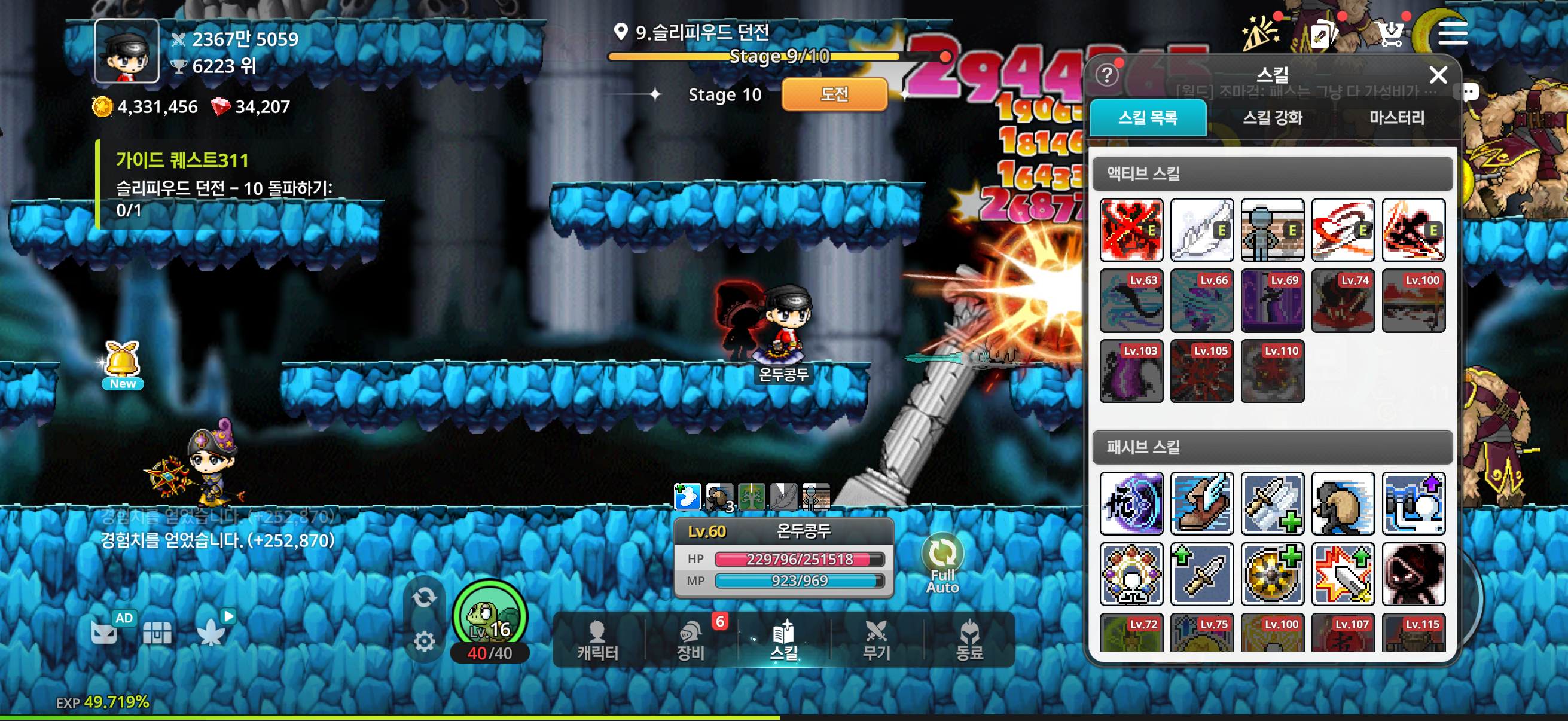Open the 무기 weapon menu
Viewport: 1568px width, 721px height.
[x=877, y=641]
